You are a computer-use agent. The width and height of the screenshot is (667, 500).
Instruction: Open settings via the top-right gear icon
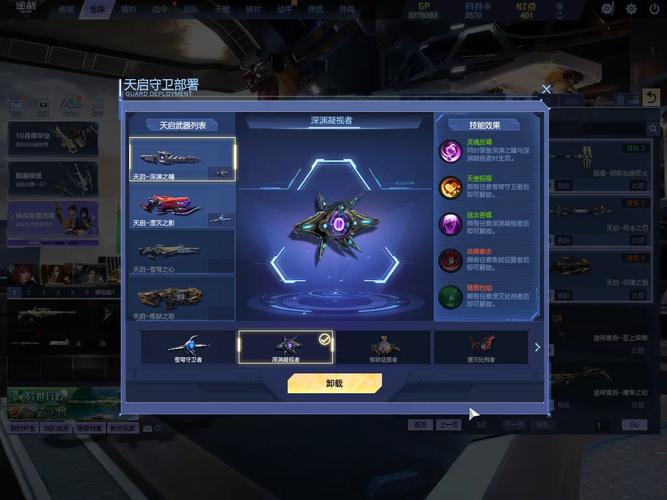631,9
